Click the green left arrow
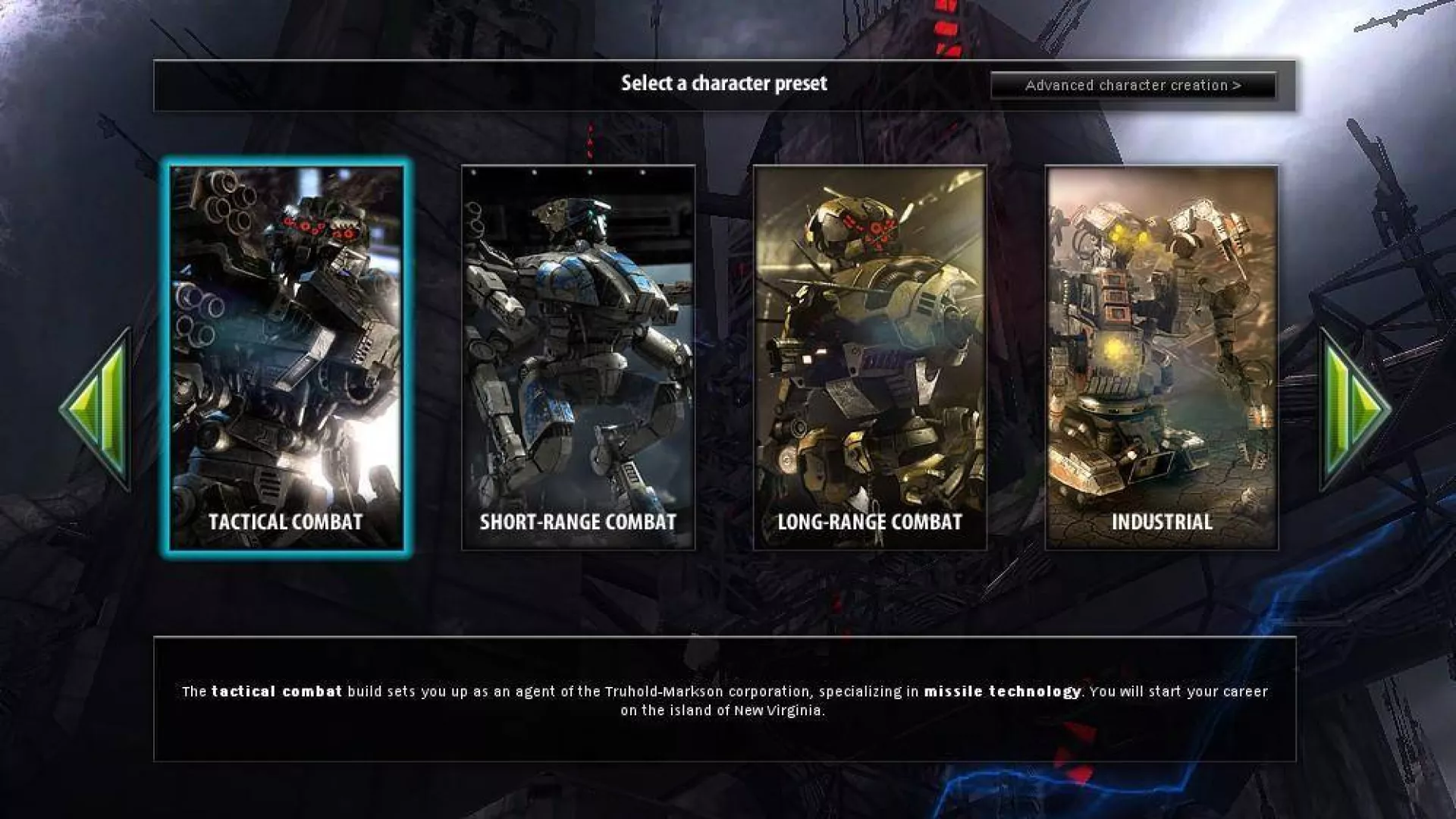The image size is (1456, 819). (x=99, y=410)
